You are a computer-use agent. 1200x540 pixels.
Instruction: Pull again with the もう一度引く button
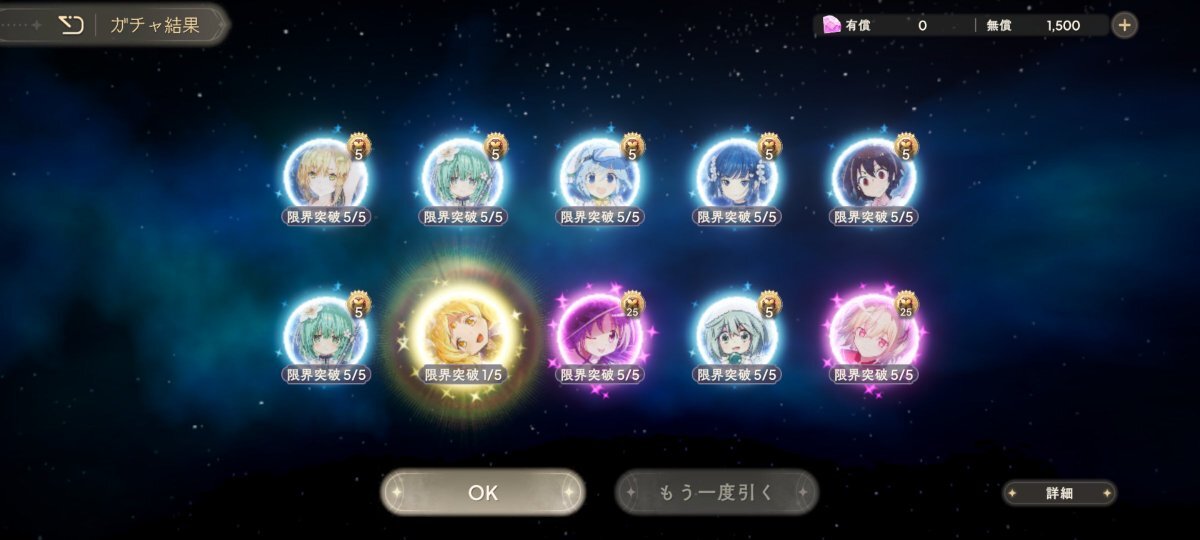[716, 492]
